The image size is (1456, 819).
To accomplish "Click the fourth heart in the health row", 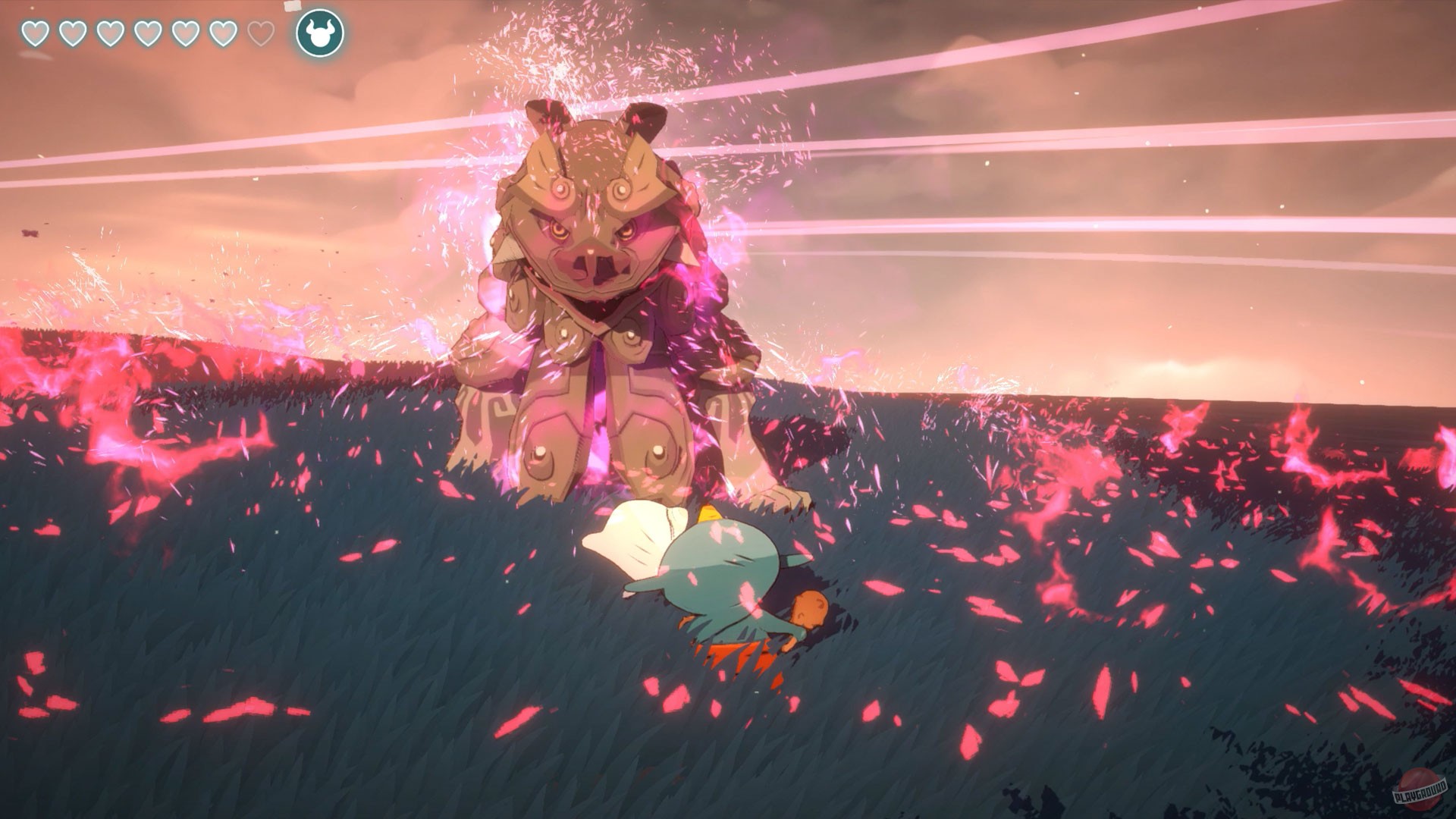I will click(147, 34).
